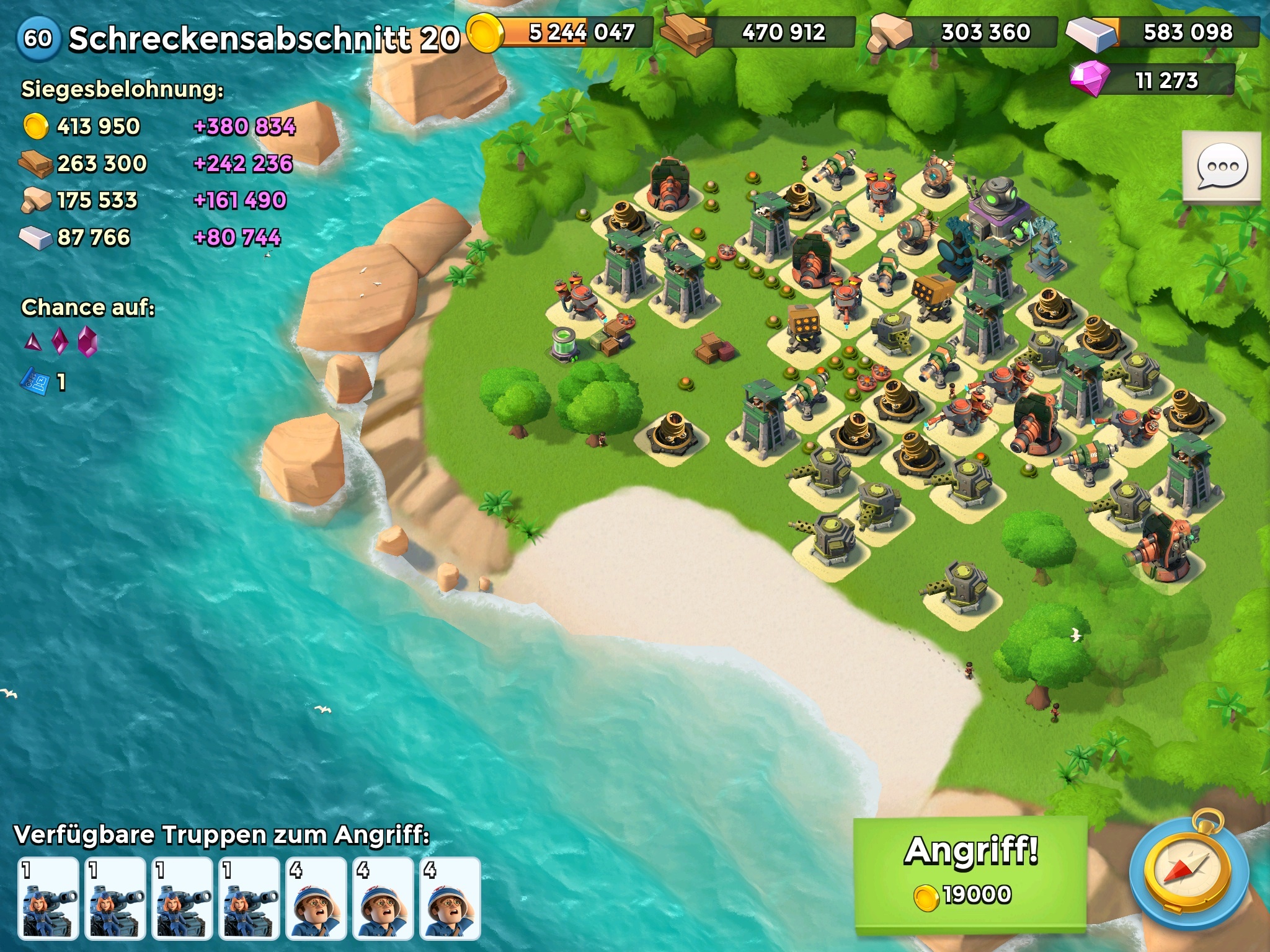Open the chat speech bubble
1270x952 pixels.
click(1222, 166)
